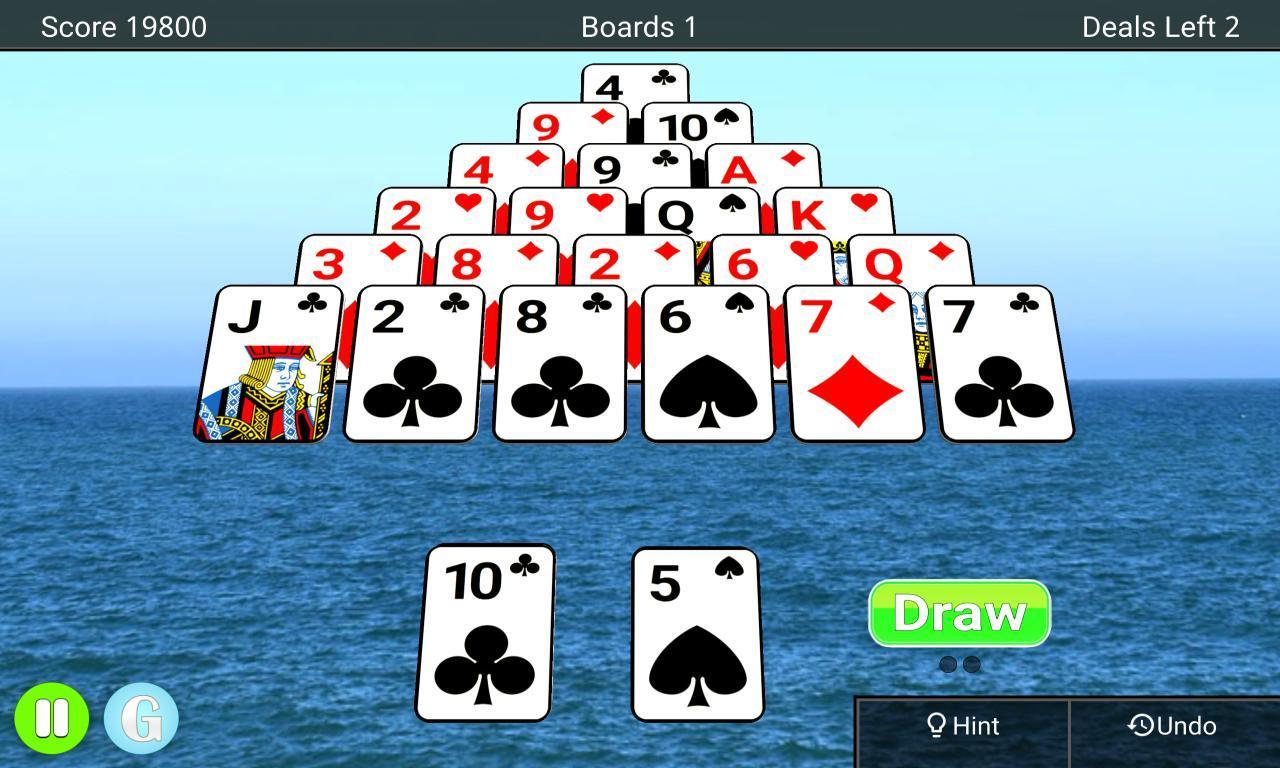Select the Jack of Clubs card
The image size is (1280, 768).
click(268, 365)
